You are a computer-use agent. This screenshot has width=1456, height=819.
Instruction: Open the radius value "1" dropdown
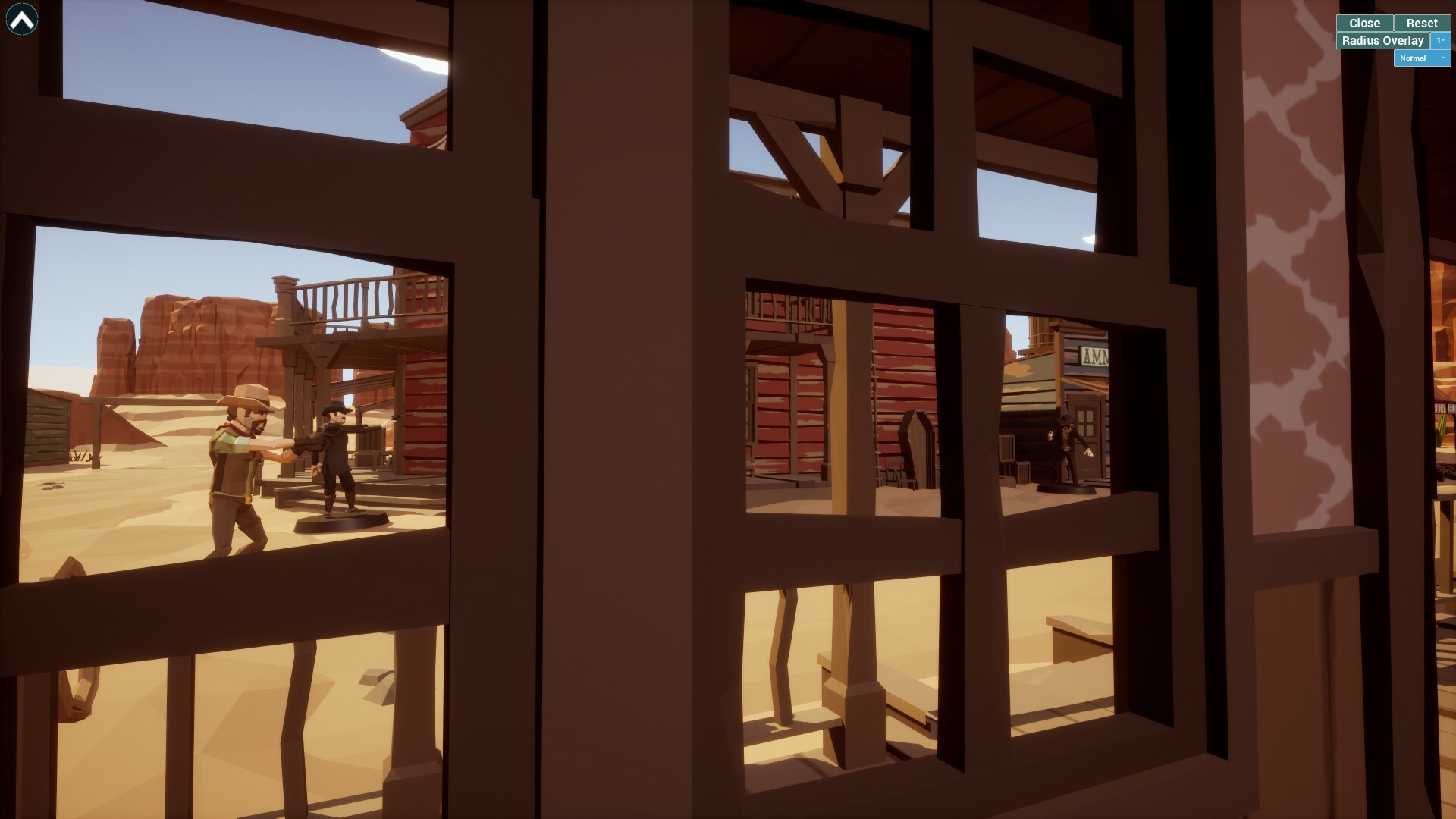click(1439, 40)
